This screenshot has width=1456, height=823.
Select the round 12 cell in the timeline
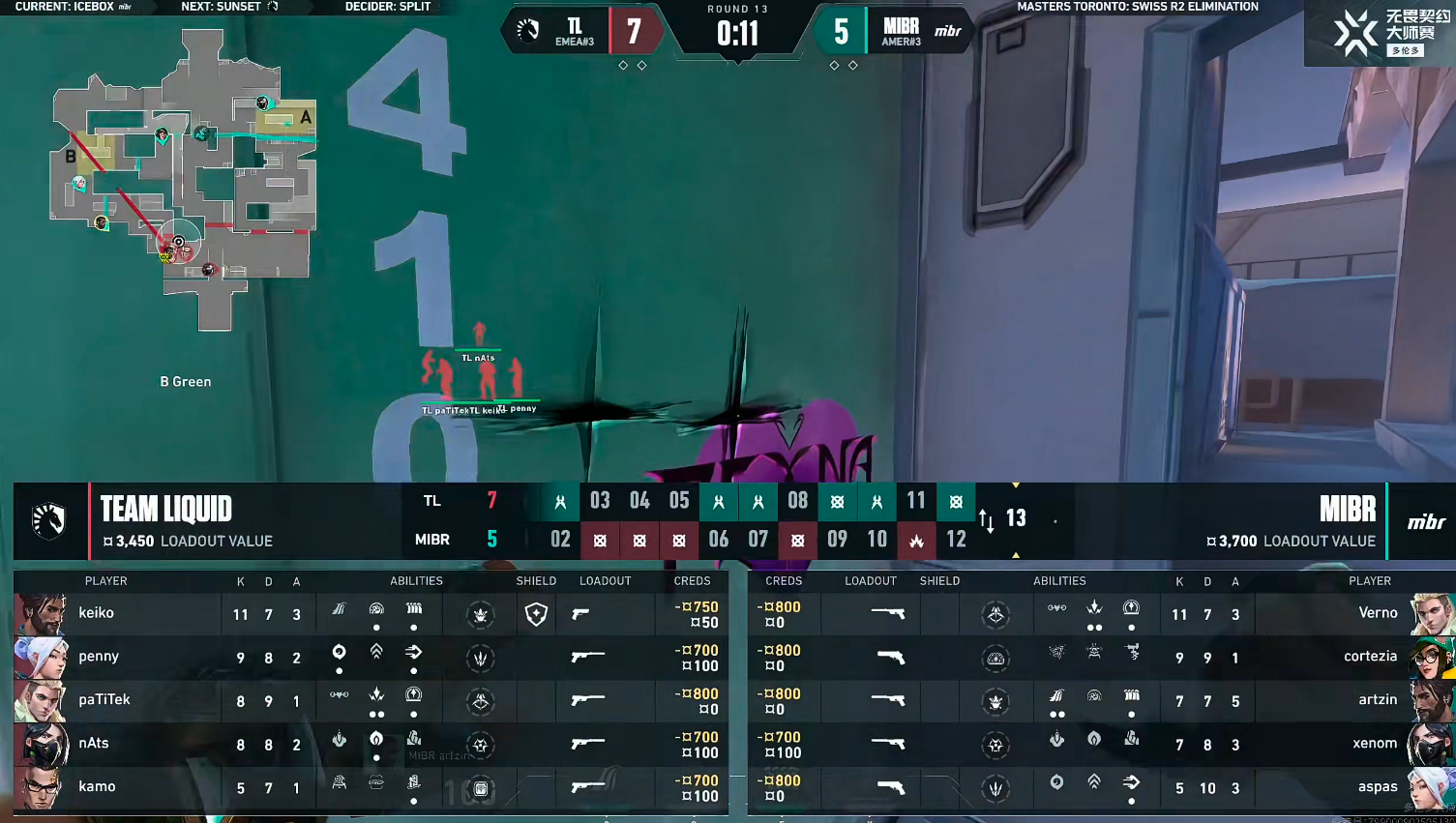[956, 540]
